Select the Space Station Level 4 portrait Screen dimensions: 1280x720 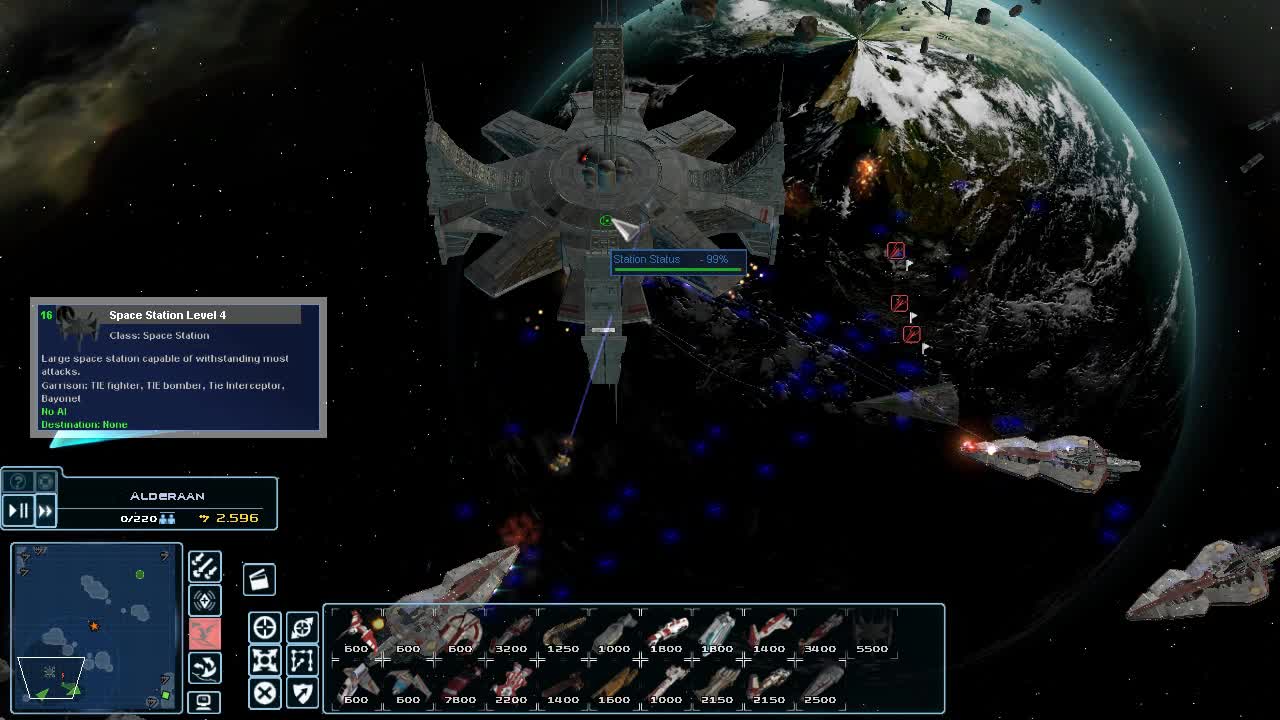click(x=72, y=321)
